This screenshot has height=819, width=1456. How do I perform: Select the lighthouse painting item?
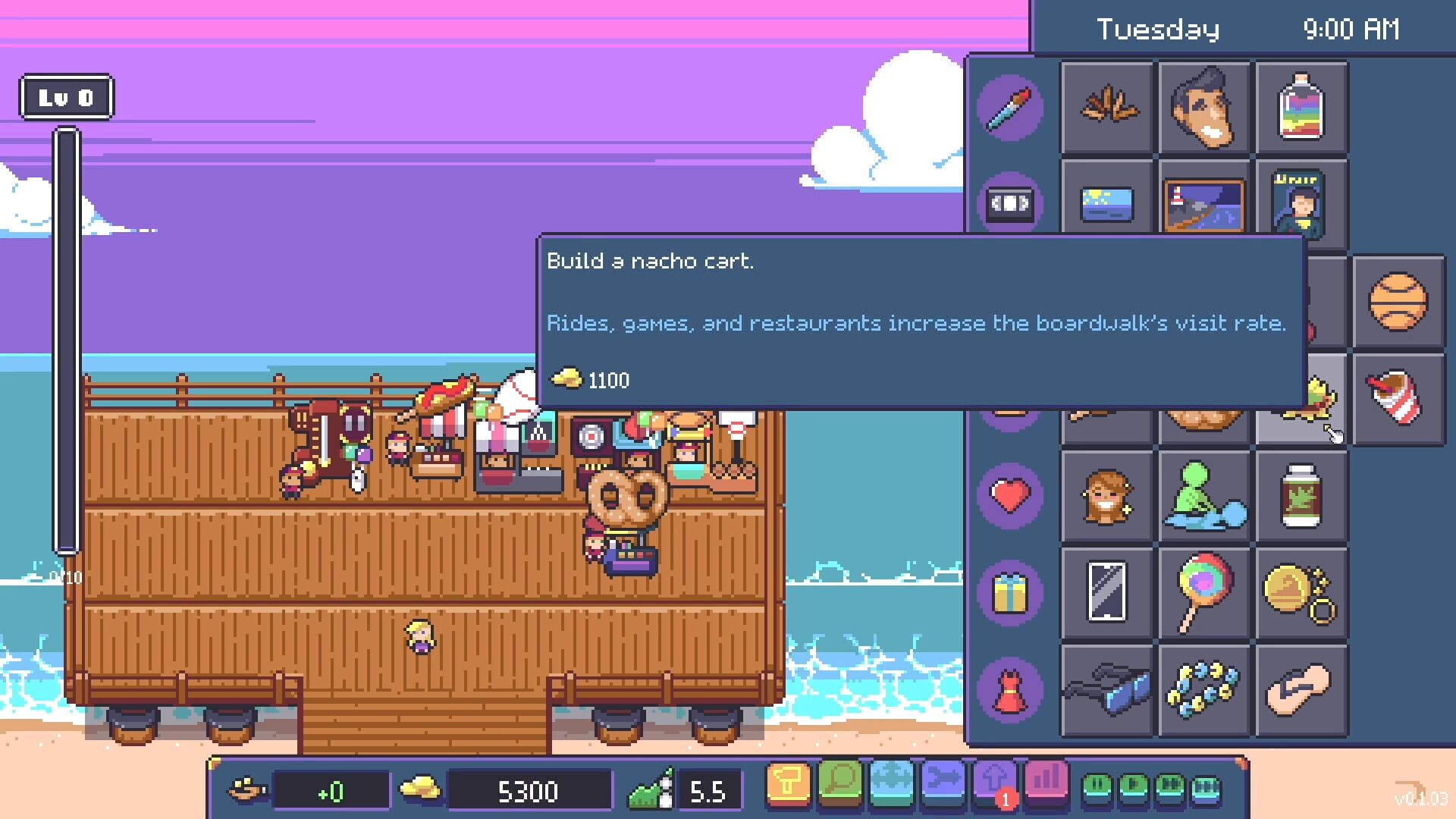click(1203, 203)
